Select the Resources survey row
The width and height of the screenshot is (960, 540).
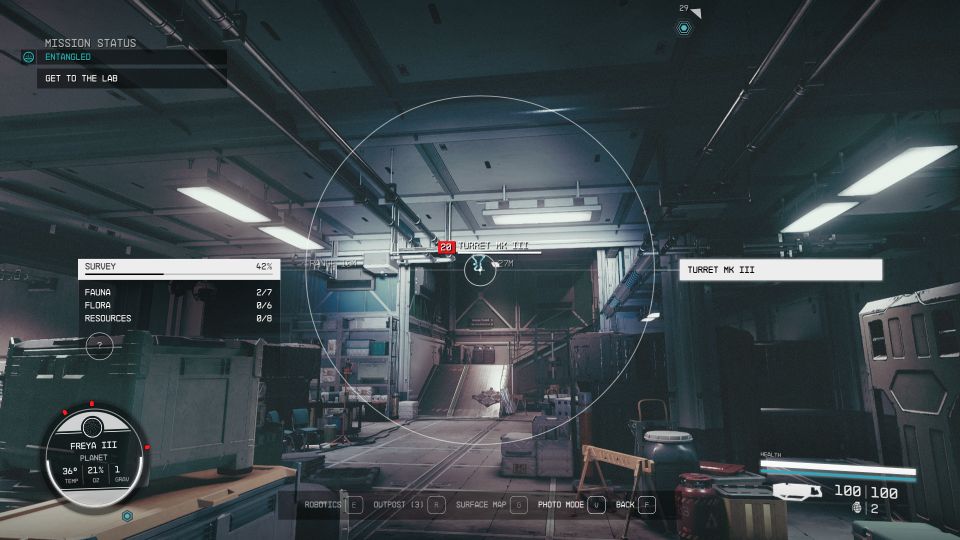[178, 318]
